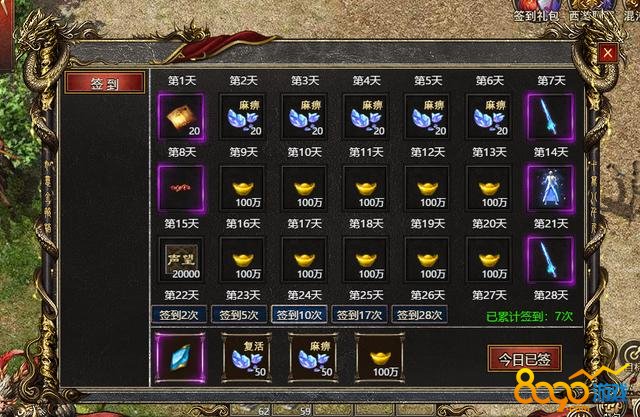The image size is (640, 417).
Task: Click the 今日已签 button
Action: [x=525, y=358]
